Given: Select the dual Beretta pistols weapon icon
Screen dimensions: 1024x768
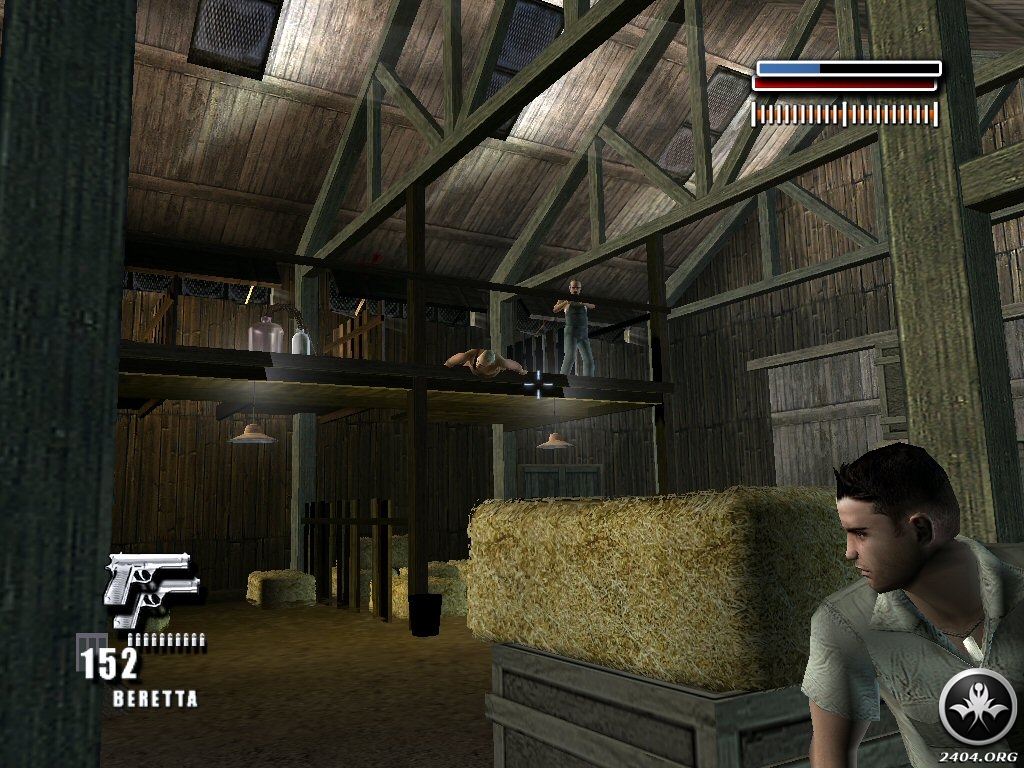Looking at the screenshot, I should tap(151, 588).
